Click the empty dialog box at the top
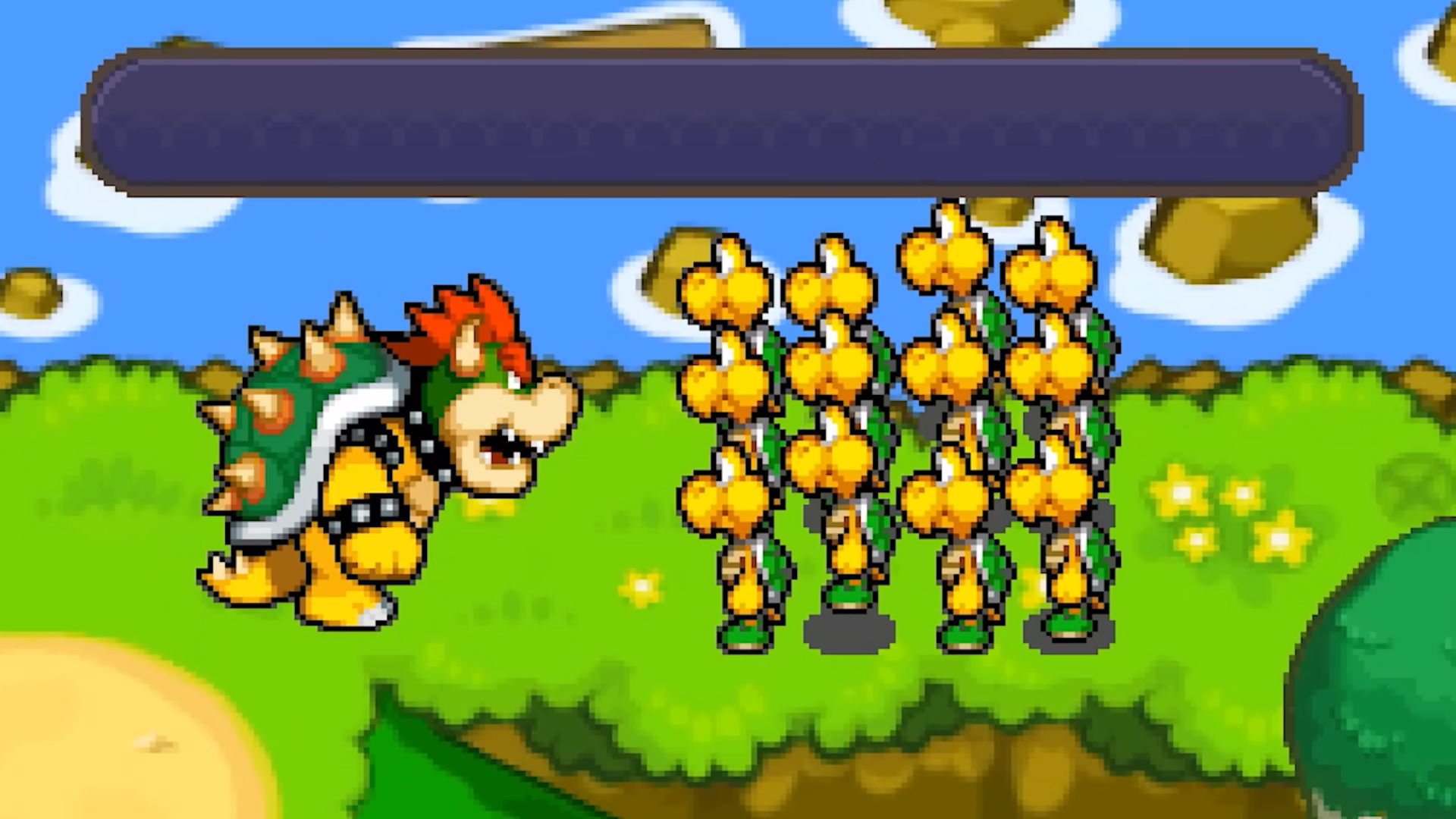Viewport: 1456px width, 819px height. [x=720, y=121]
